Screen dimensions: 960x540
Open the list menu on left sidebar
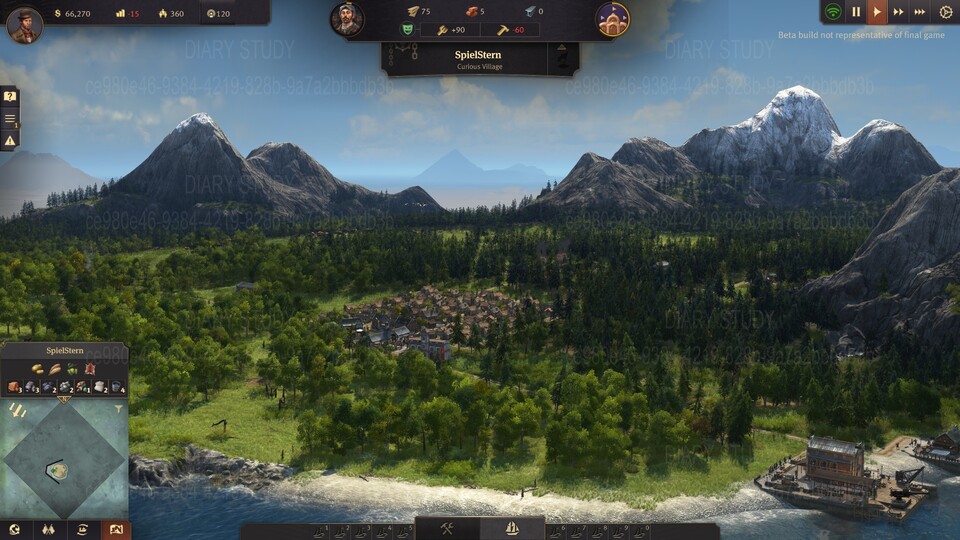[10, 119]
